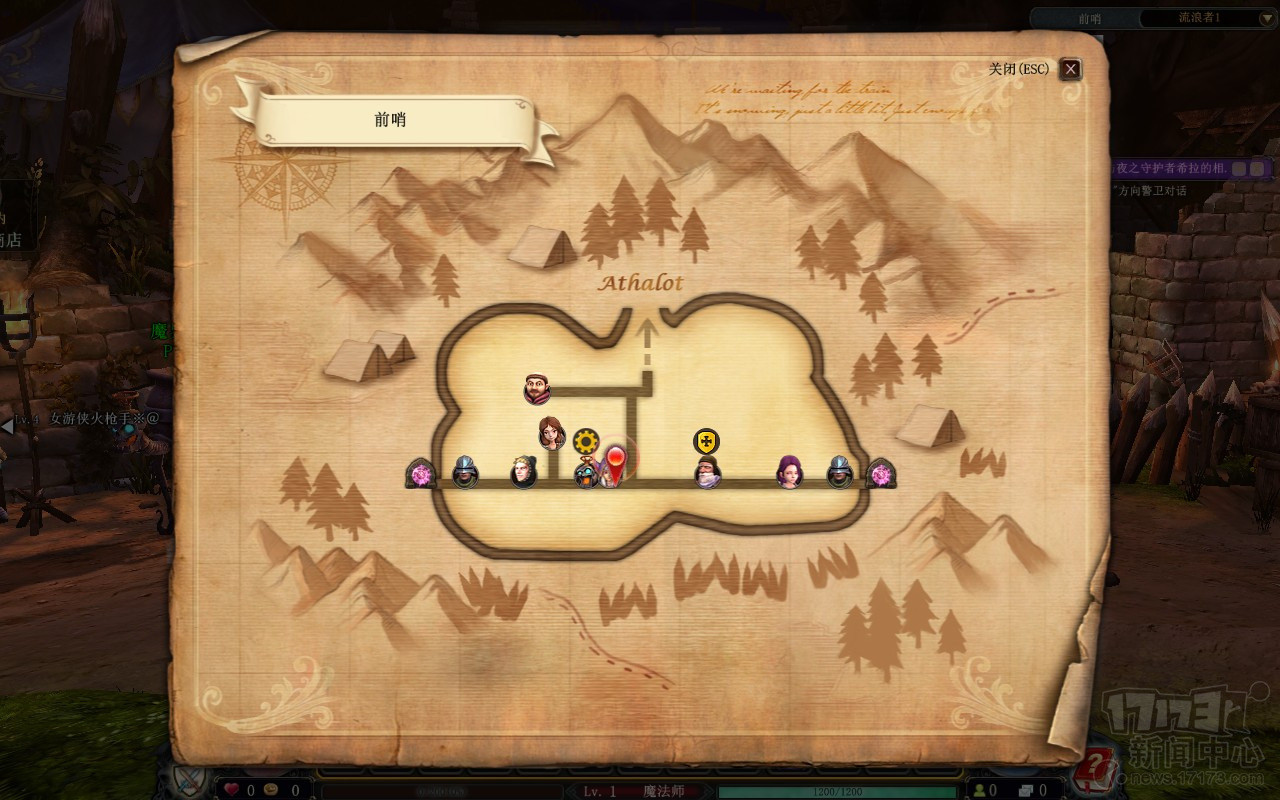
Task: Select the left helmeted guard marker
Action: (465, 472)
